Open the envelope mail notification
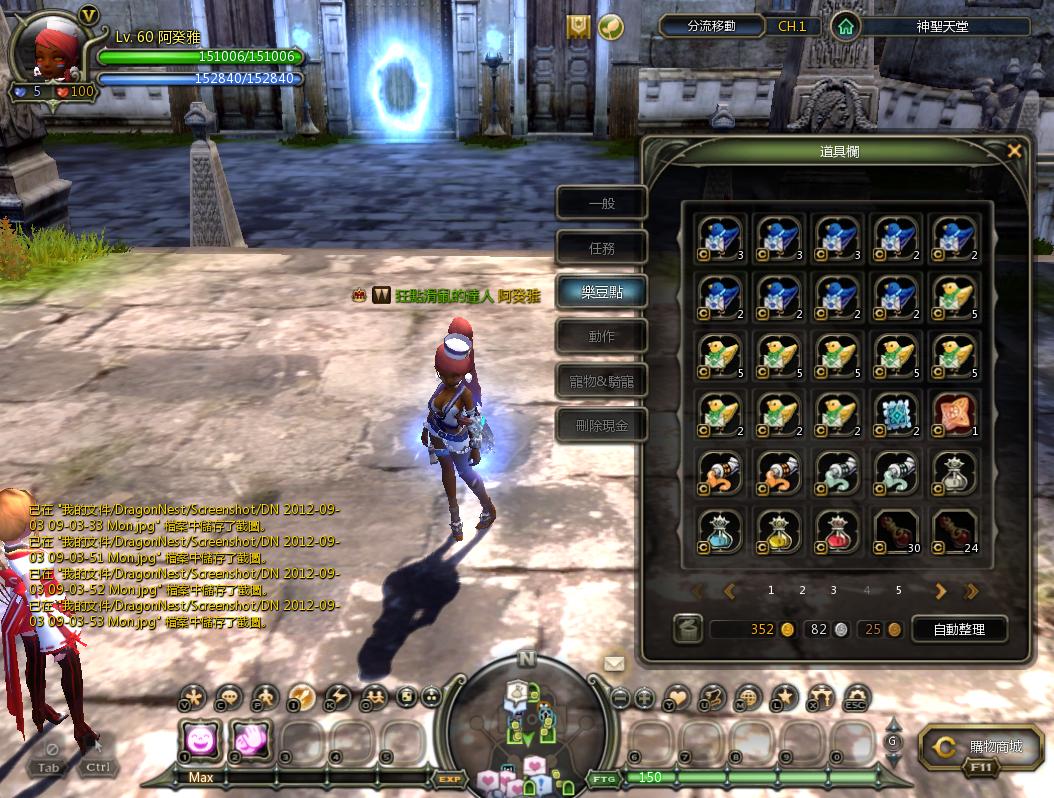Viewport: 1054px width, 798px height. 614,663
